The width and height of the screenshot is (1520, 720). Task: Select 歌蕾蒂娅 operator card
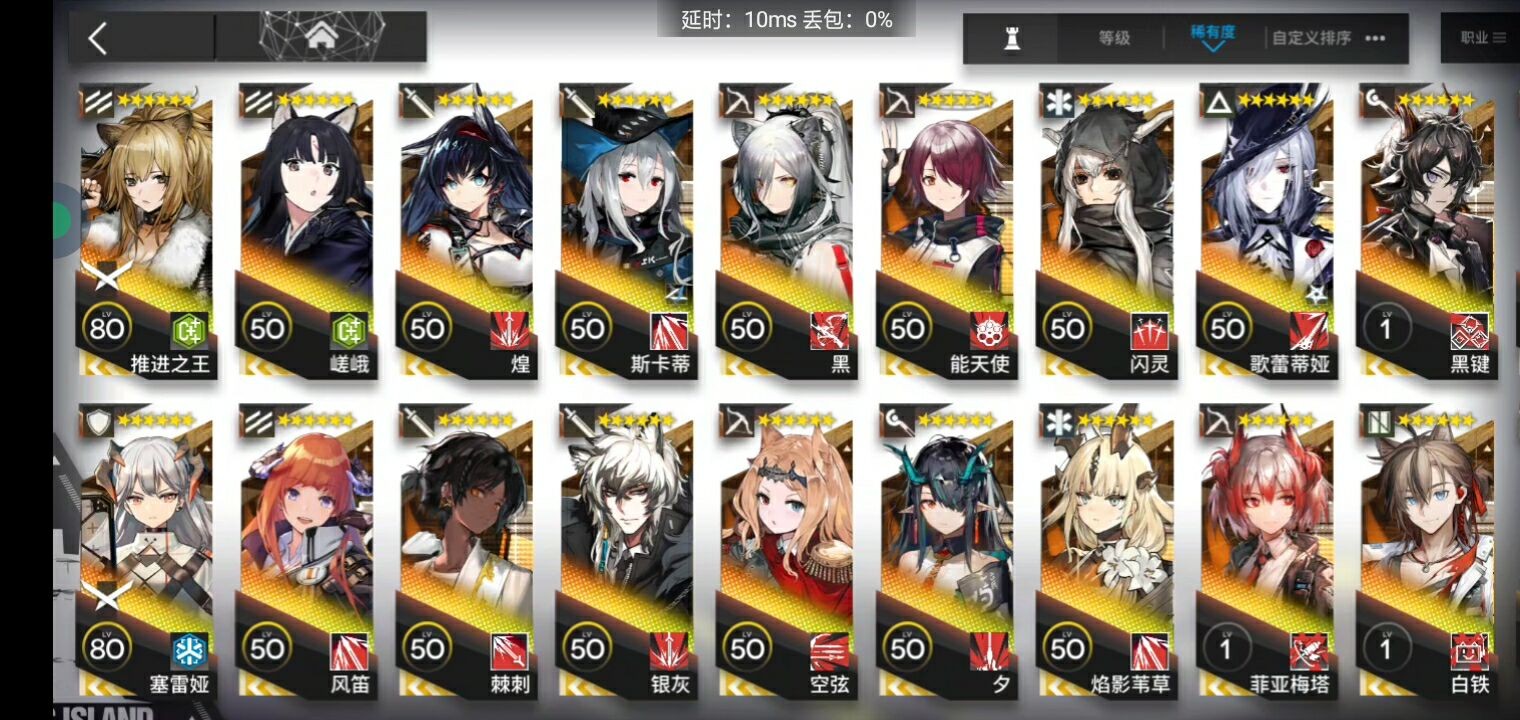pos(1266,230)
